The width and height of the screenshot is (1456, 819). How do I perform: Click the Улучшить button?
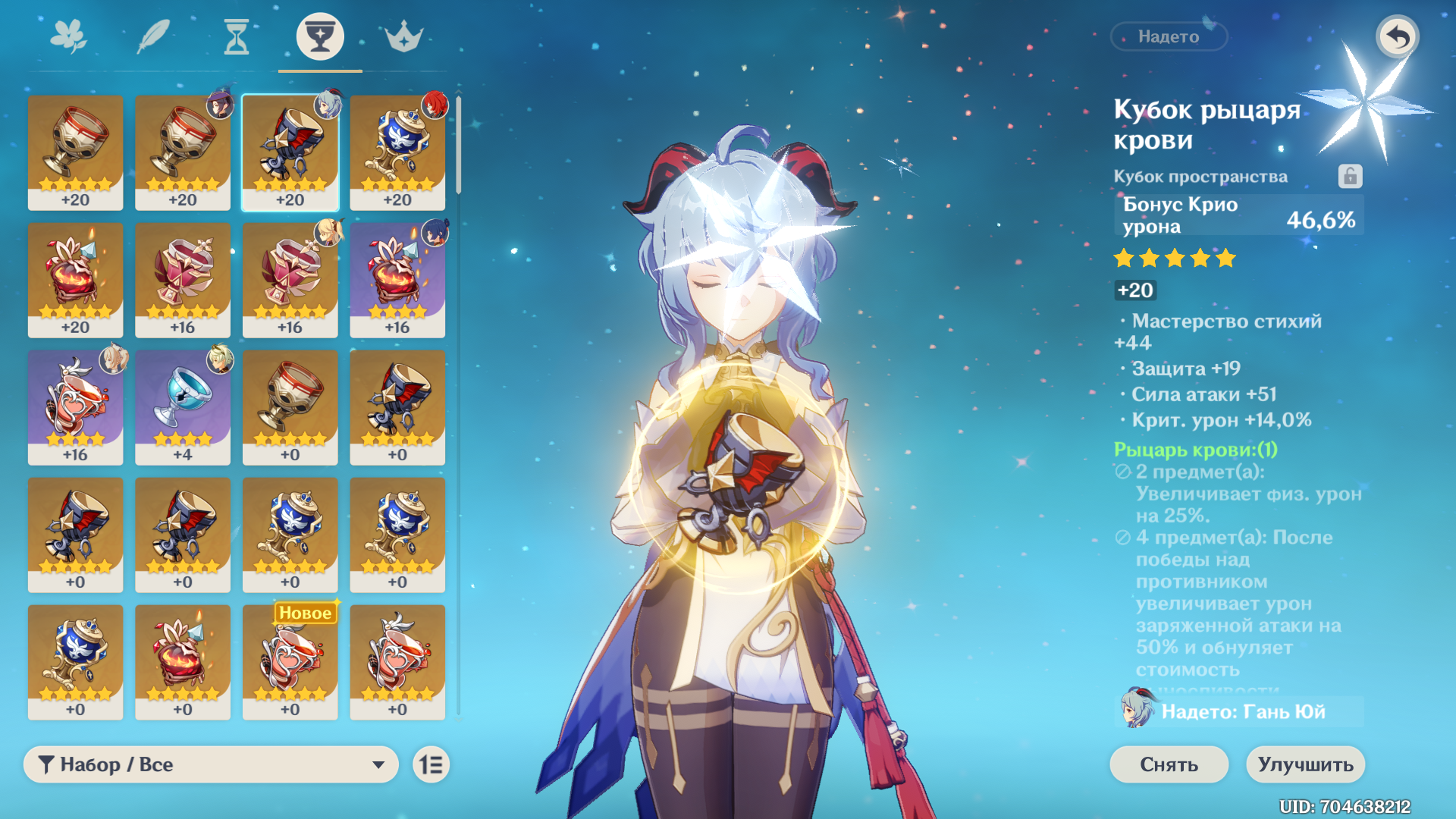1305,764
